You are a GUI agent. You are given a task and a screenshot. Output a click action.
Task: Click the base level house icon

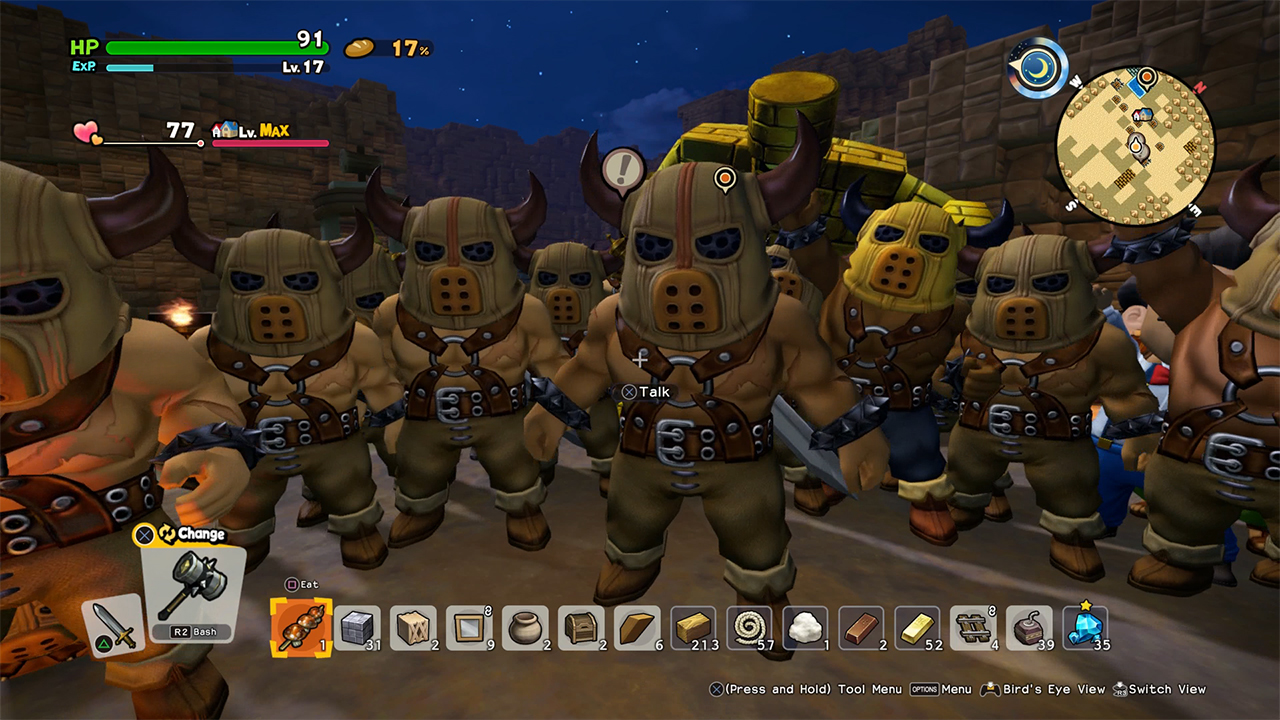pos(225,130)
